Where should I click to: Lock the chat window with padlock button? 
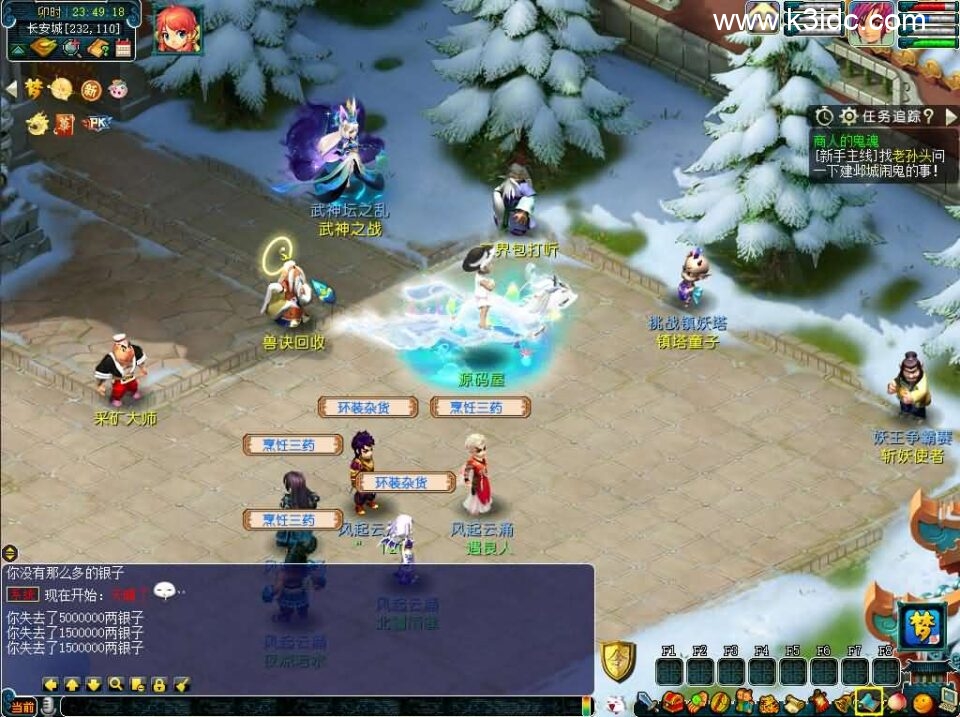click(159, 684)
